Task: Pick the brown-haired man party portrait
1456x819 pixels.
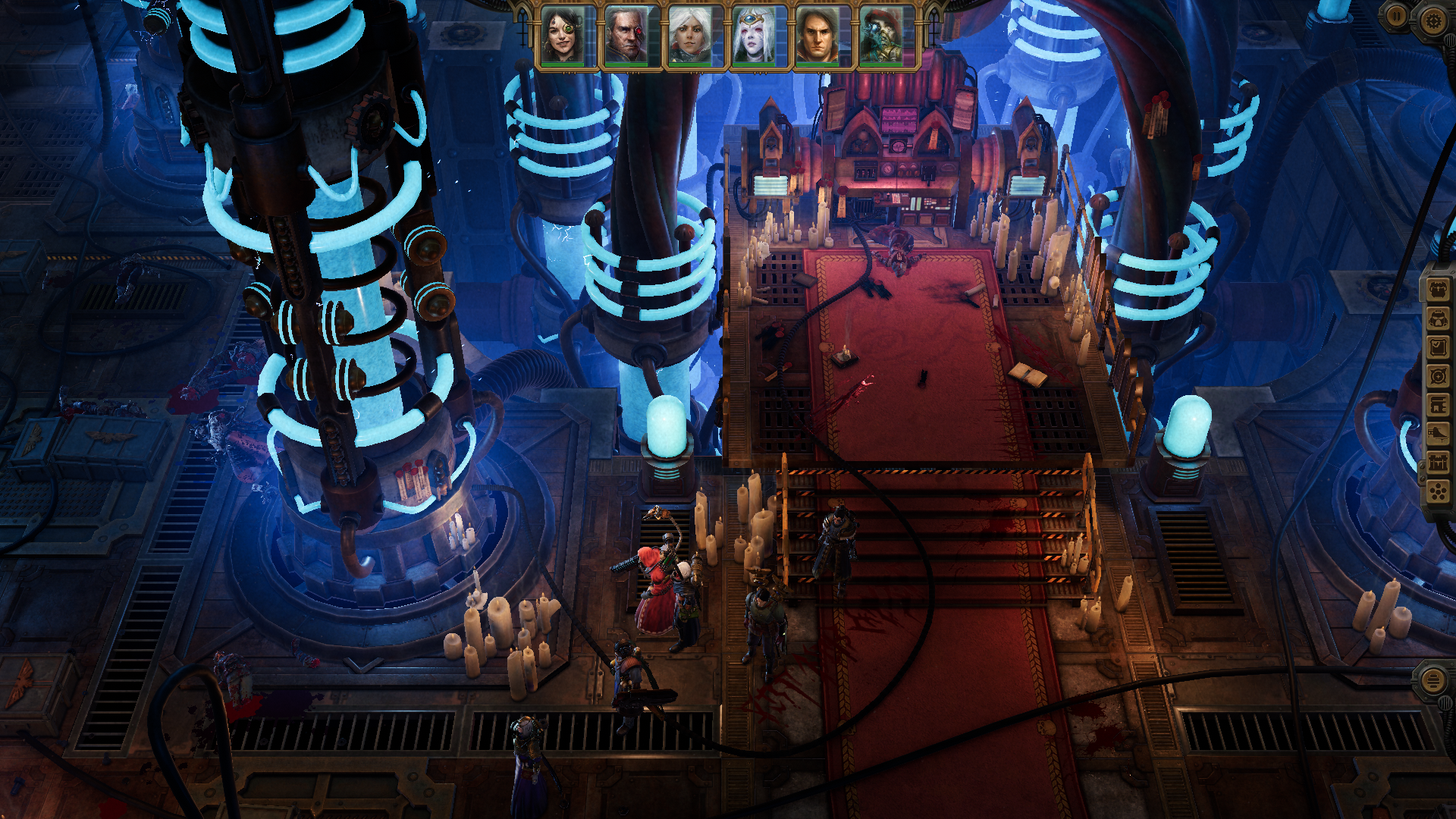Action: click(x=817, y=36)
